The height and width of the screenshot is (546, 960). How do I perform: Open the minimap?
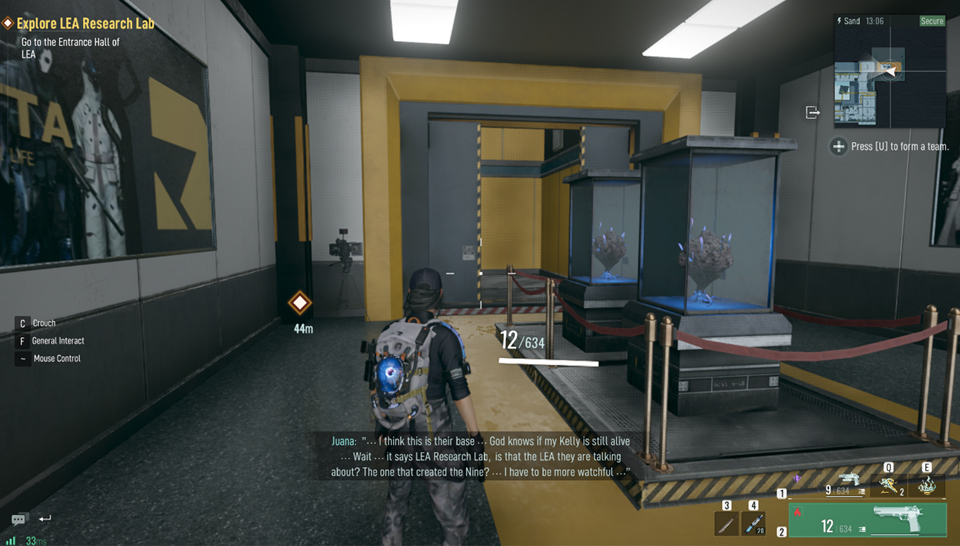pos(889,71)
